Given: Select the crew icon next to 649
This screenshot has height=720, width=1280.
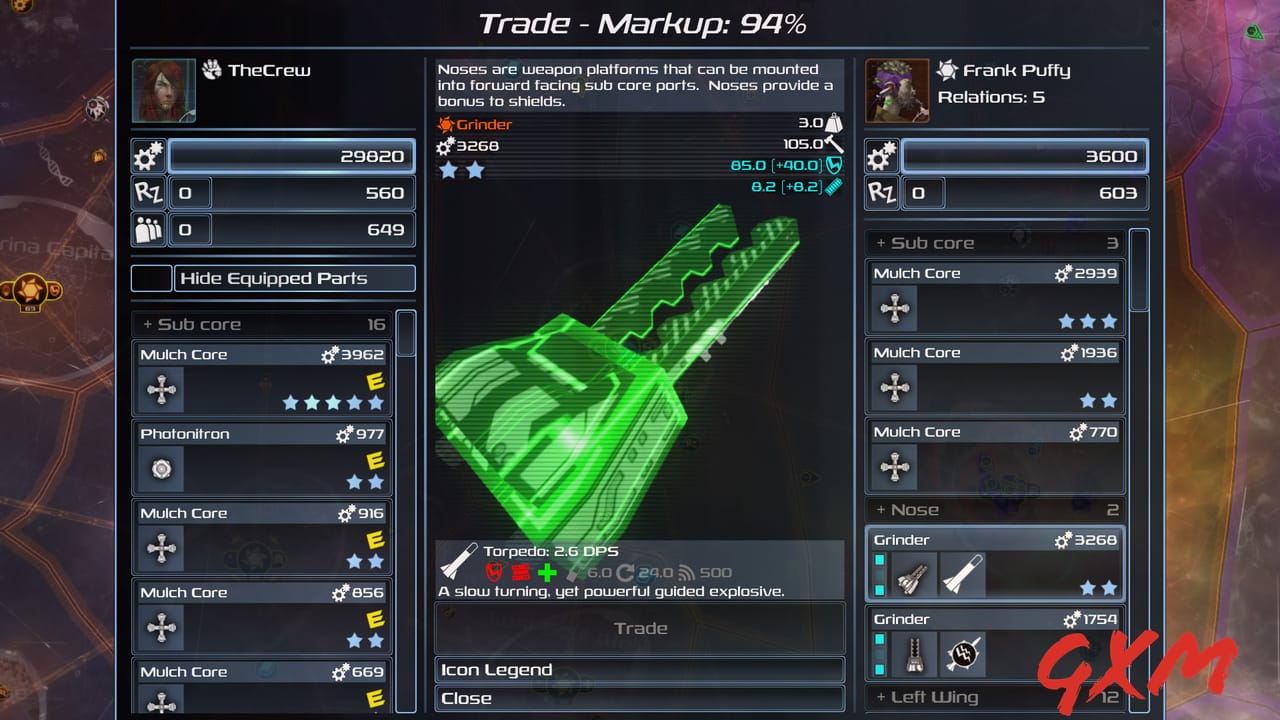Looking at the screenshot, I should [x=148, y=229].
